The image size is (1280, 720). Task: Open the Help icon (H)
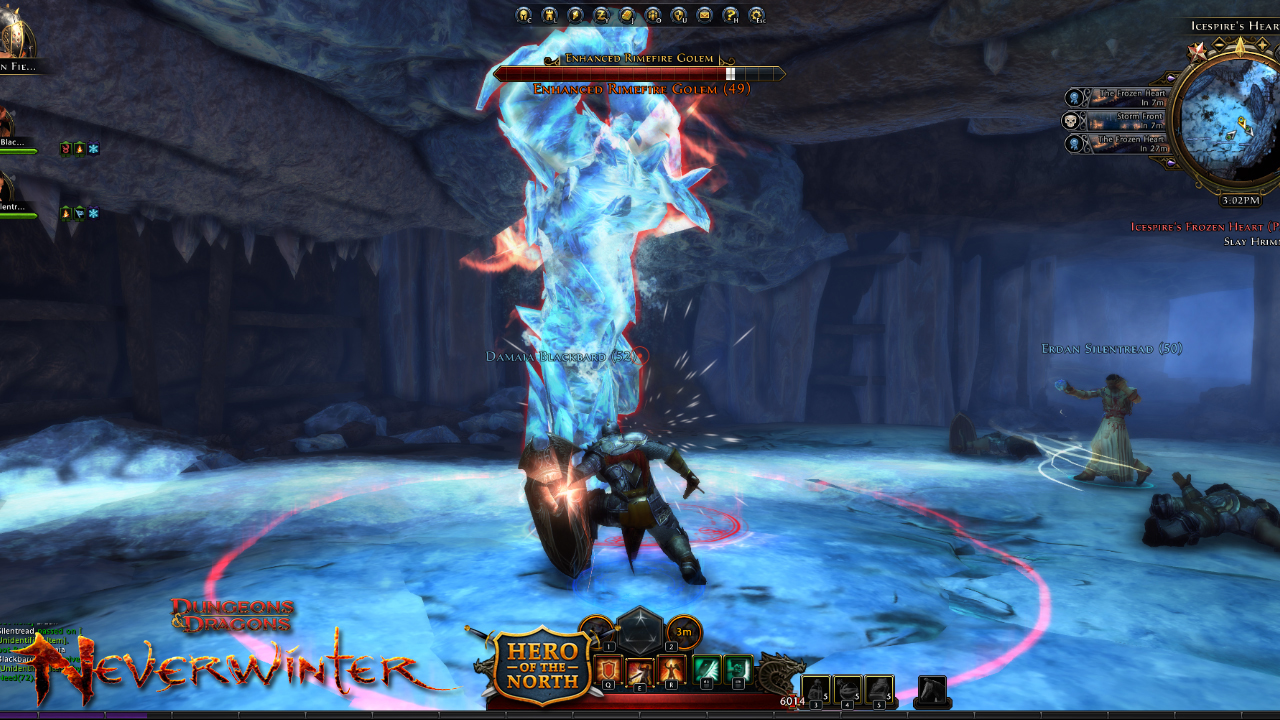tap(728, 15)
